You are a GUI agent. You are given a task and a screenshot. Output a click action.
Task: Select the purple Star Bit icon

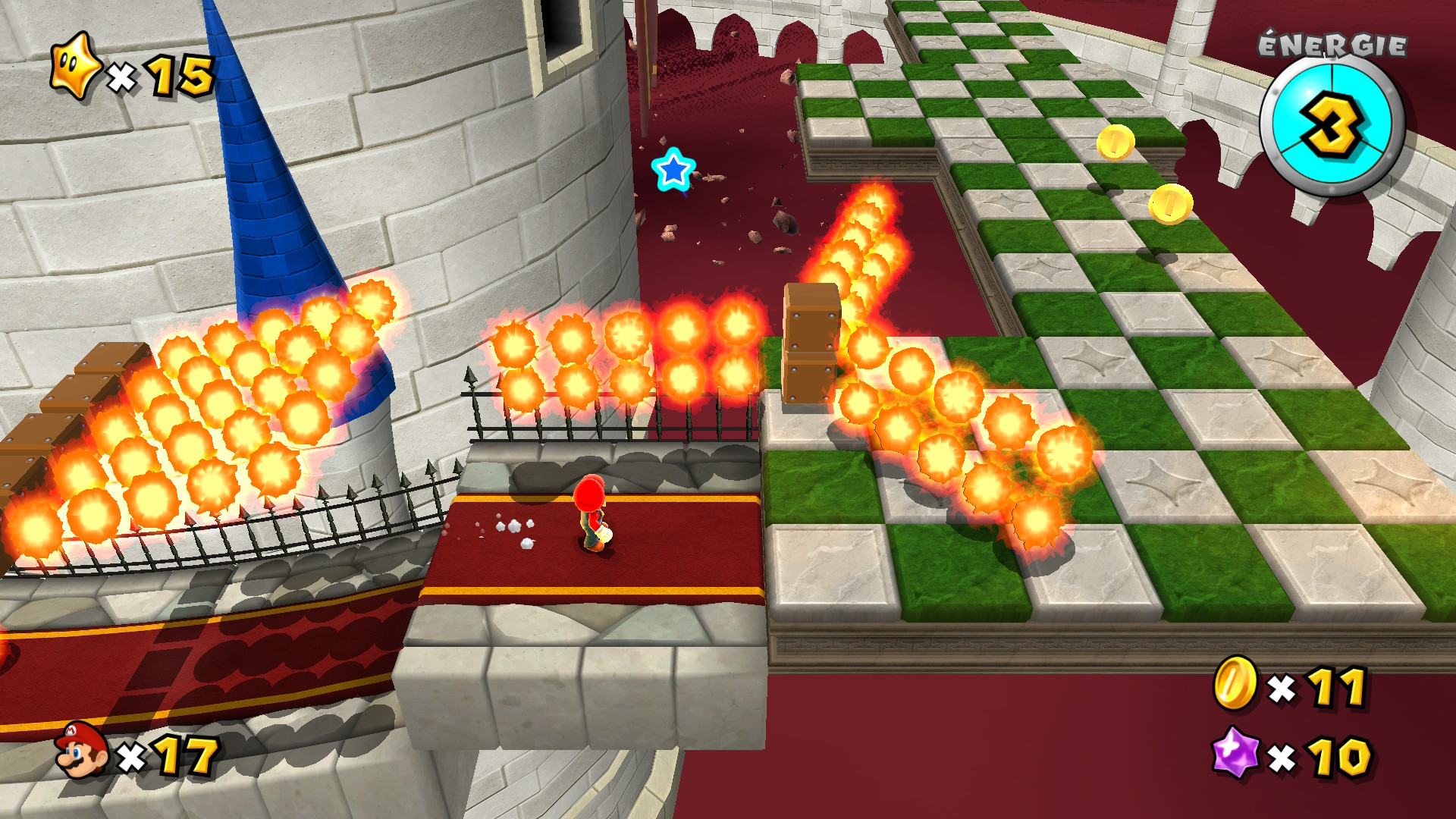[1235, 753]
